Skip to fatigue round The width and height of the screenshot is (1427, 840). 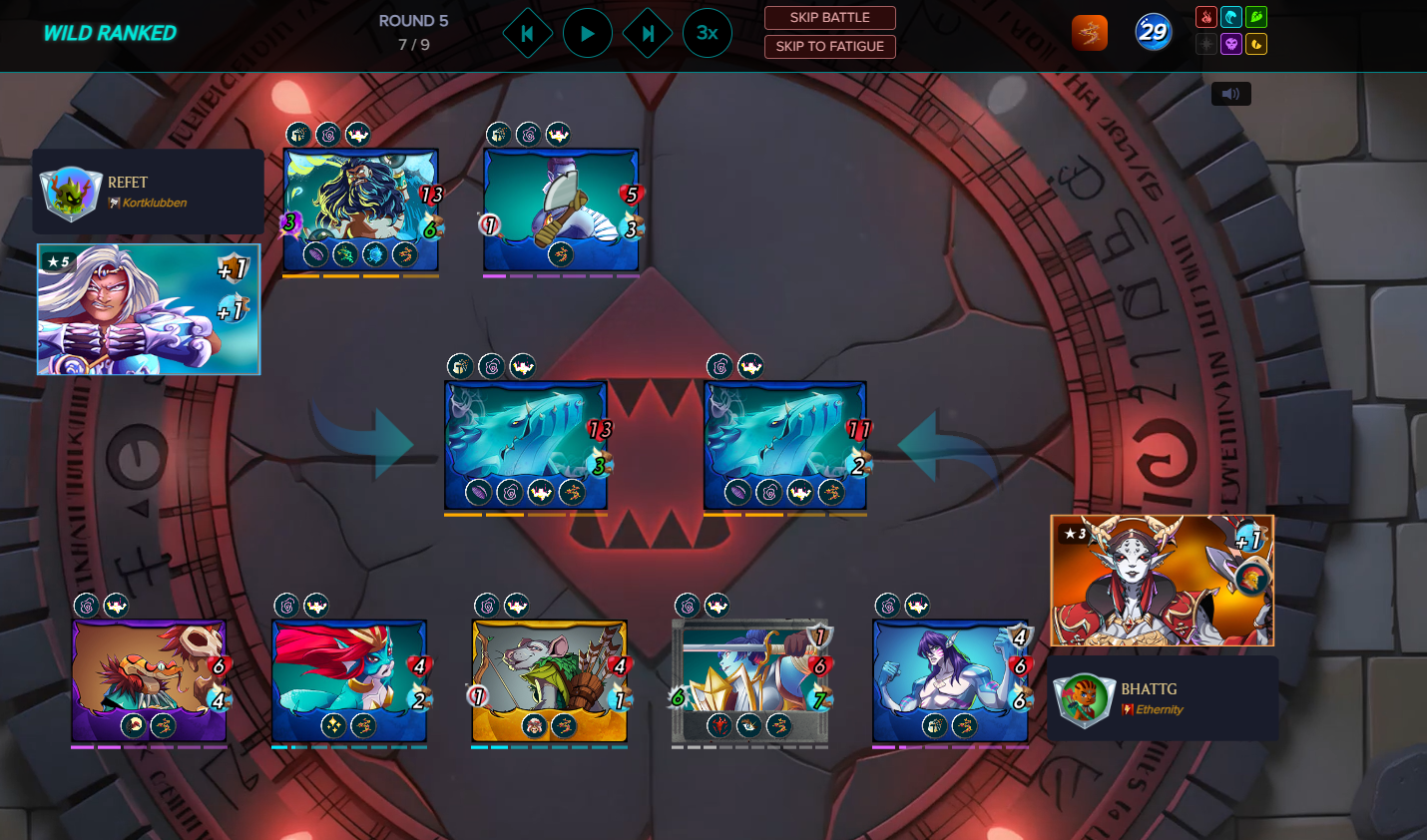[x=829, y=47]
